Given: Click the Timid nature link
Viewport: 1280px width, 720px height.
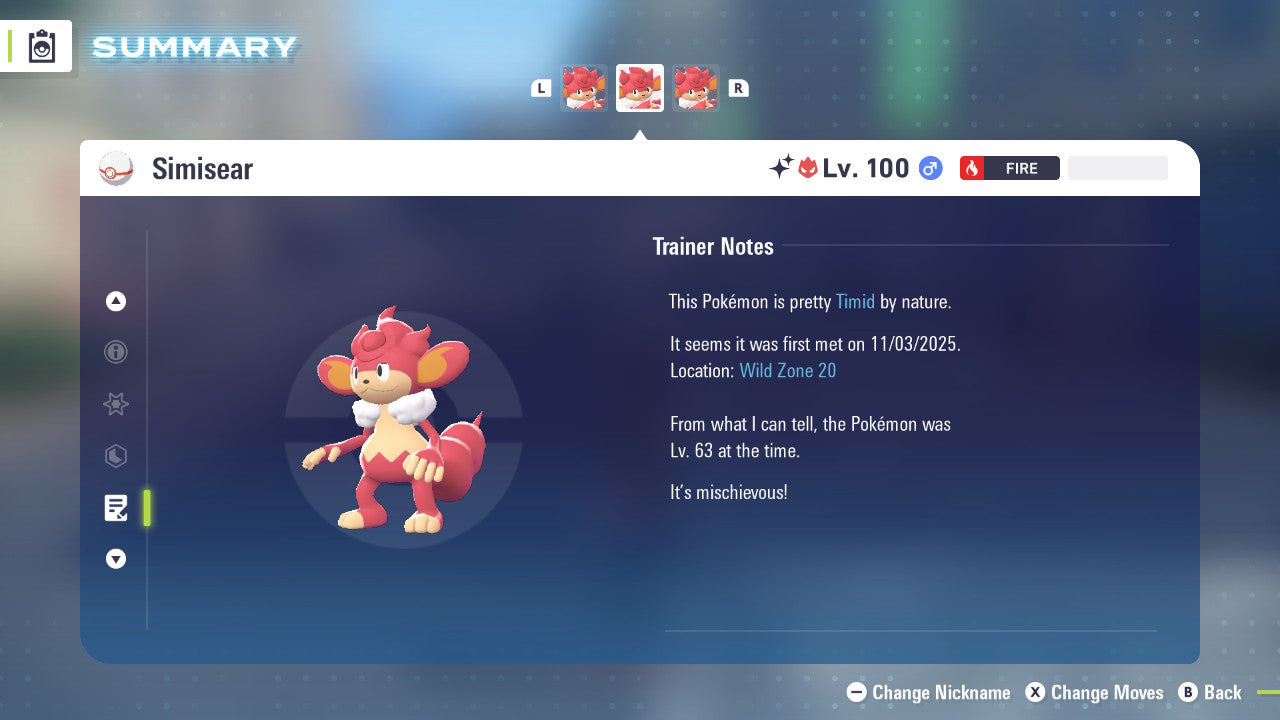Looking at the screenshot, I should coord(855,301).
